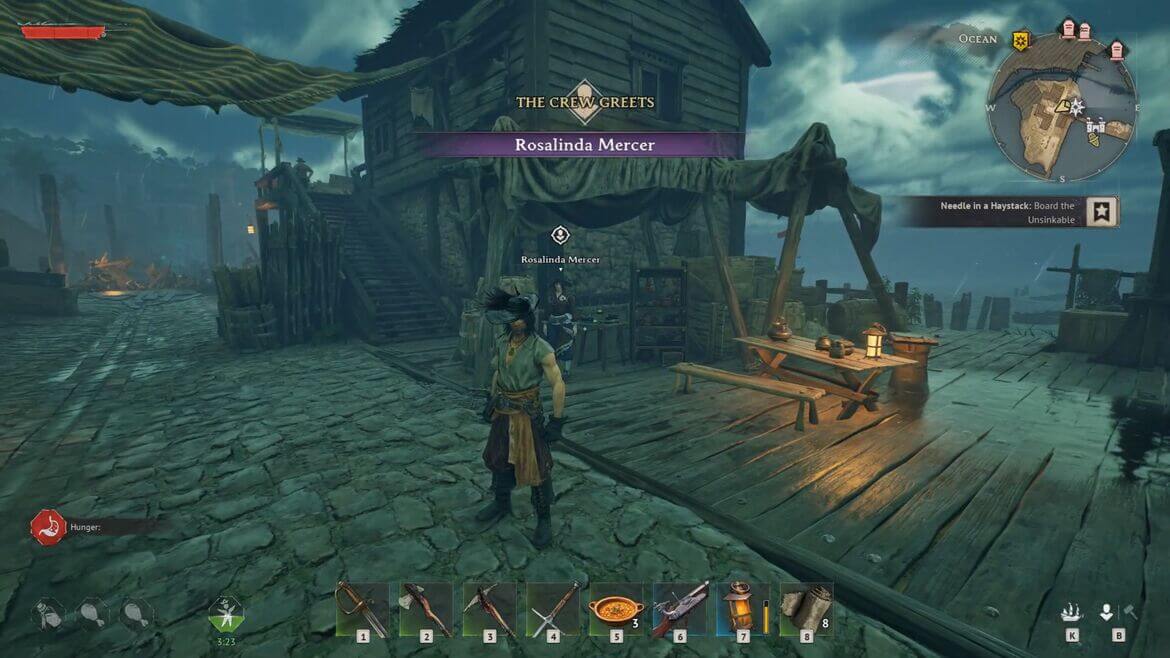
Task: Select the sabre in hotbar slot 1
Action: click(x=361, y=608)
